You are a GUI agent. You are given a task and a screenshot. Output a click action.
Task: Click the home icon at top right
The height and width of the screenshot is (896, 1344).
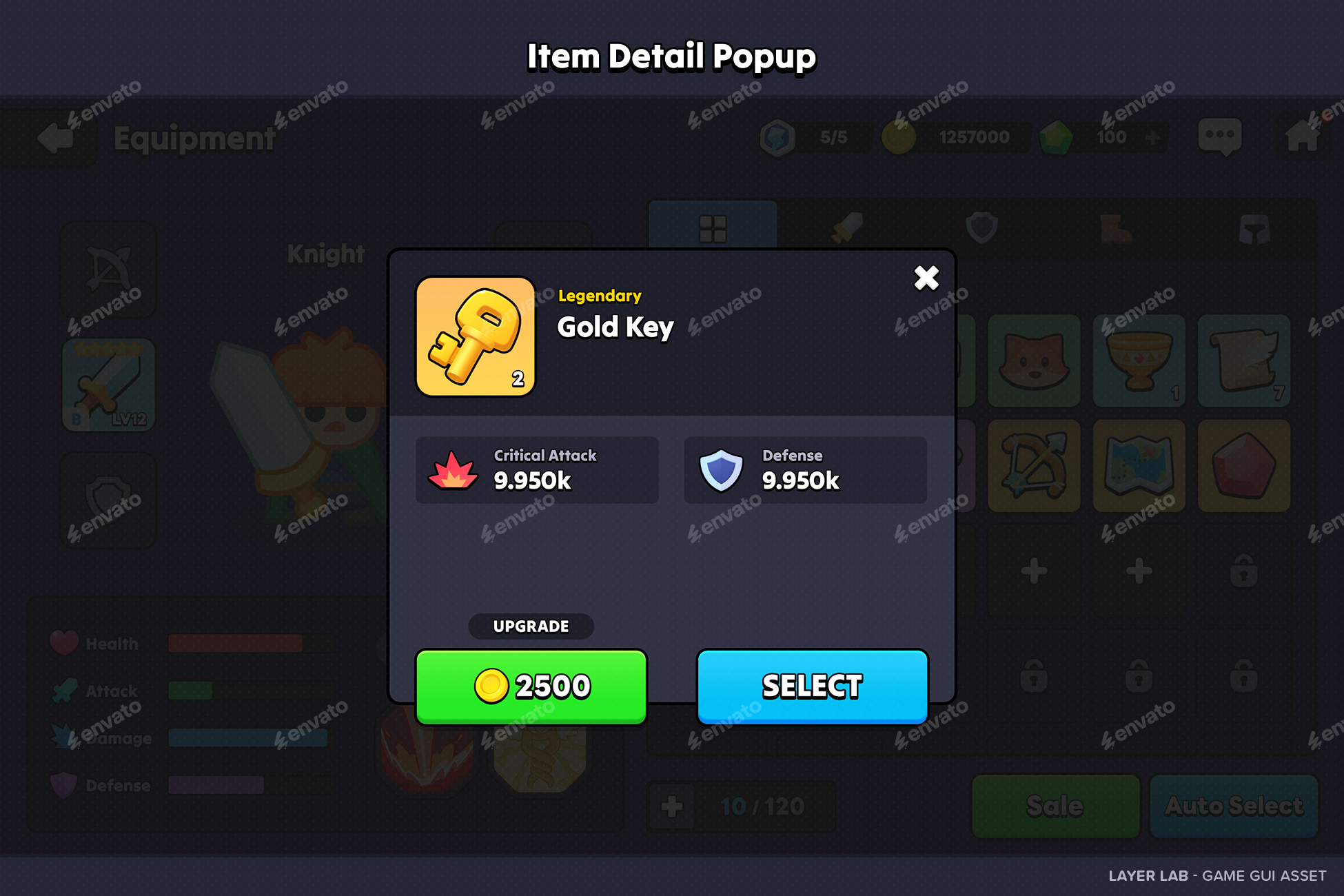pos(1301,136)
